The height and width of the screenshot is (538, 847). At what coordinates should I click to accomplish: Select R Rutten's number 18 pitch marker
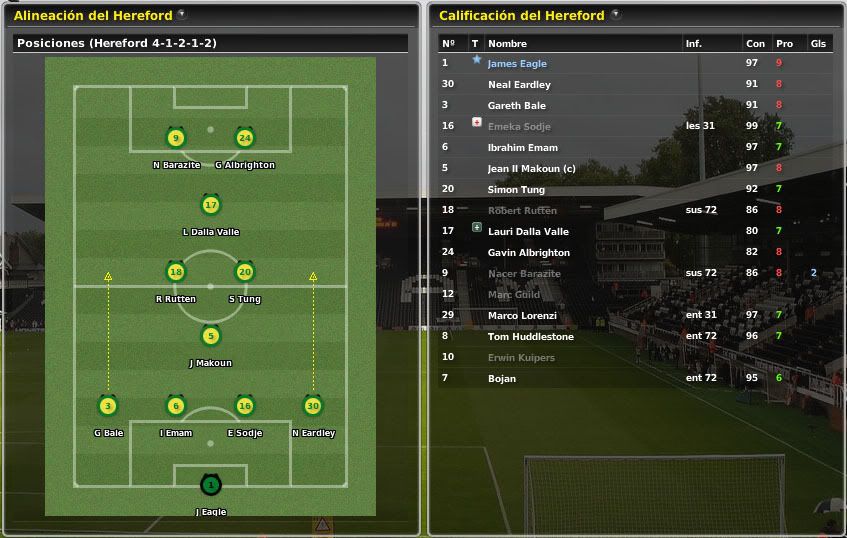point(176,272)
